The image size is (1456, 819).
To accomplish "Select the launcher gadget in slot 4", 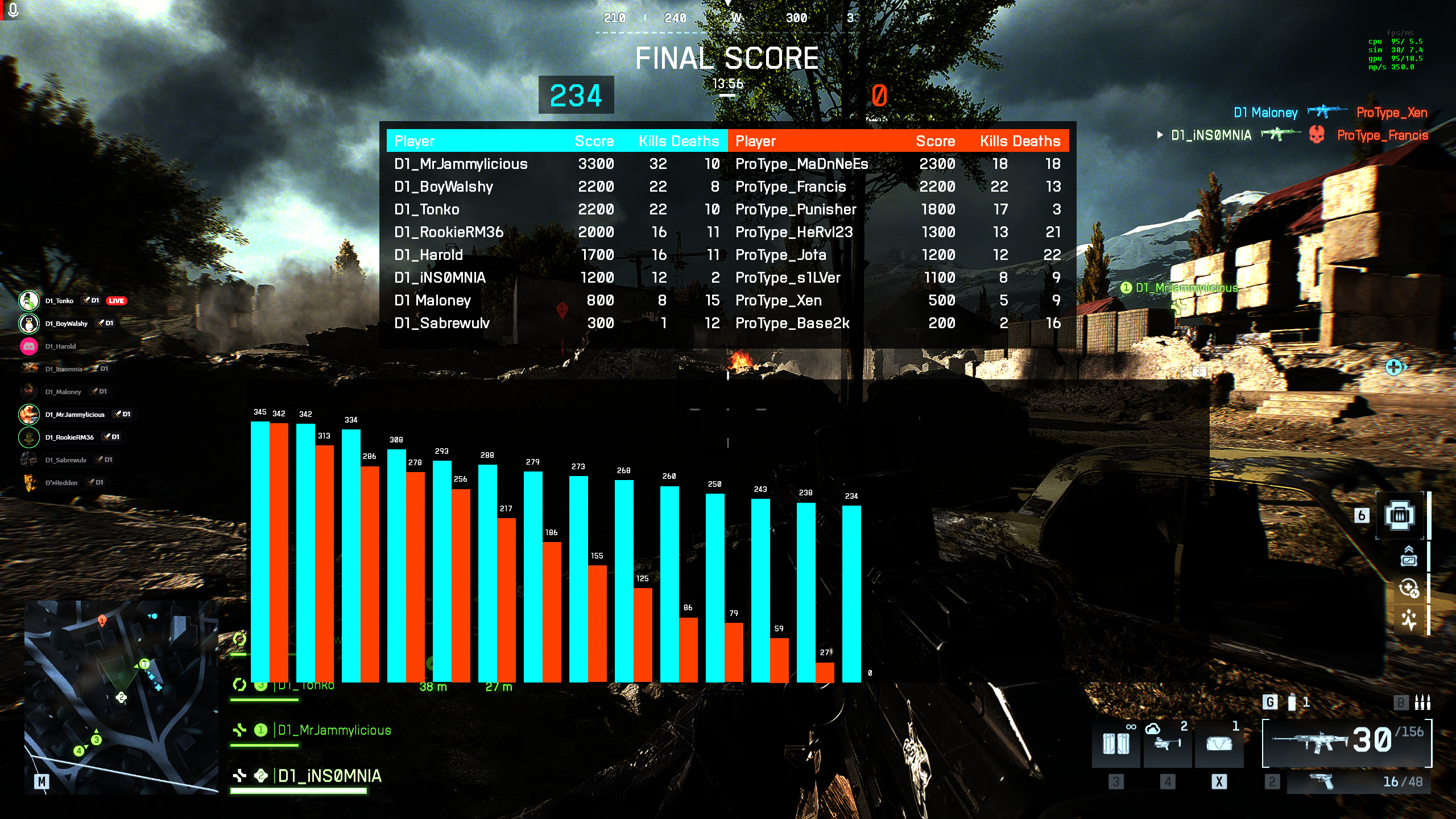I will [1167, 744].
